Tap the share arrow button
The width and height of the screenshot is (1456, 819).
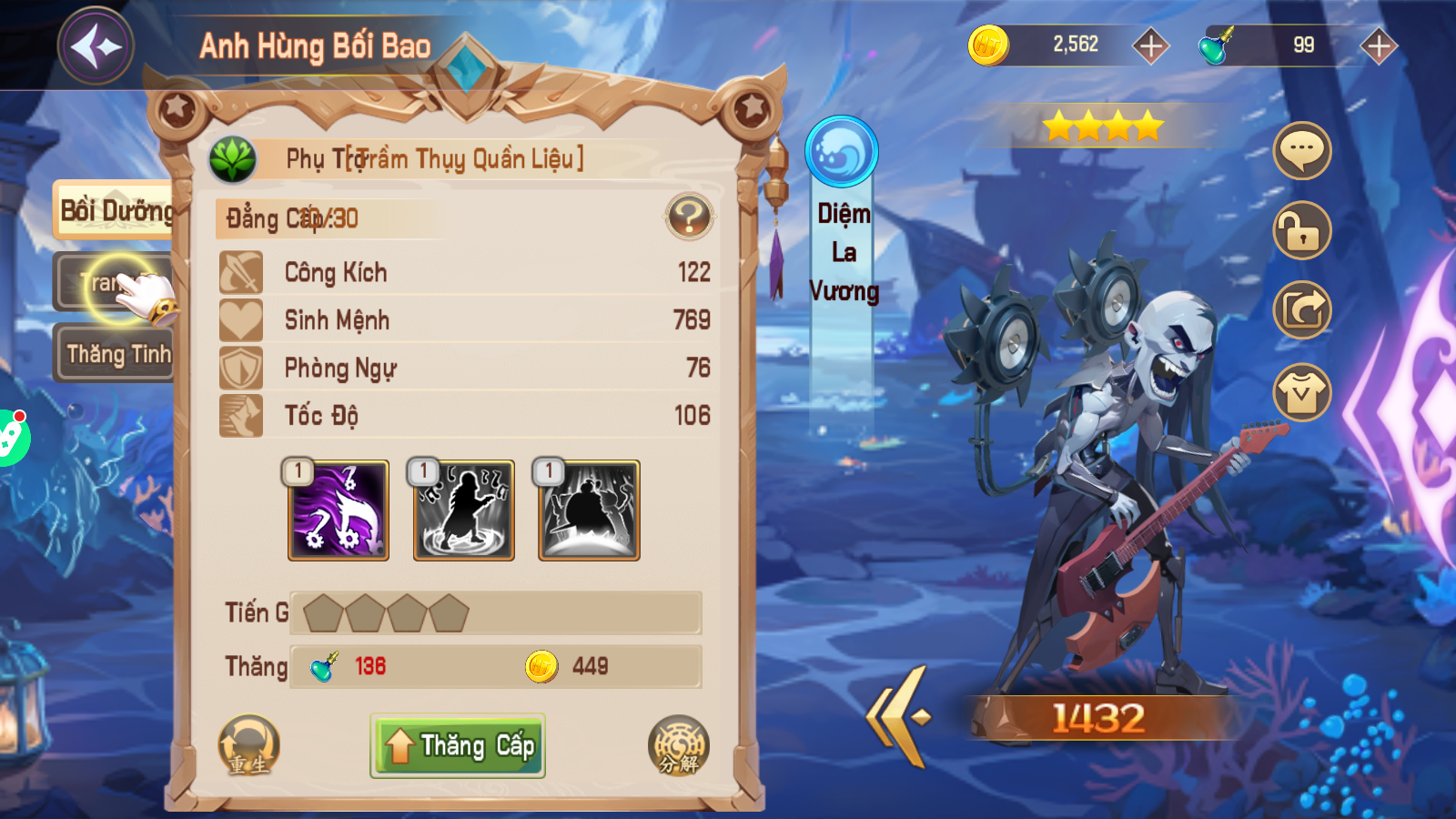pyautogui.click(x=1302, y=310)
